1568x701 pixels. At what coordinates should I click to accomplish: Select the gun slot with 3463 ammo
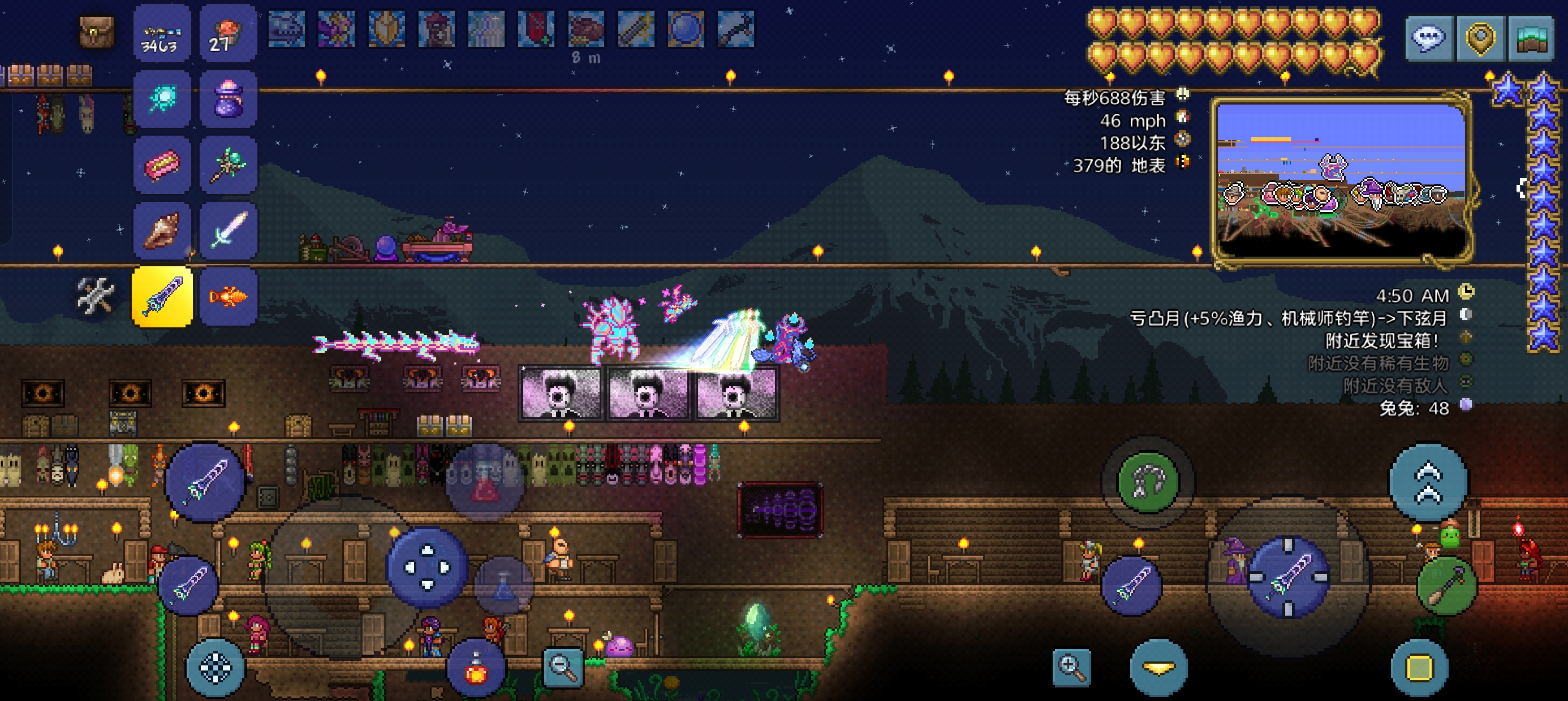coord(162,33)
